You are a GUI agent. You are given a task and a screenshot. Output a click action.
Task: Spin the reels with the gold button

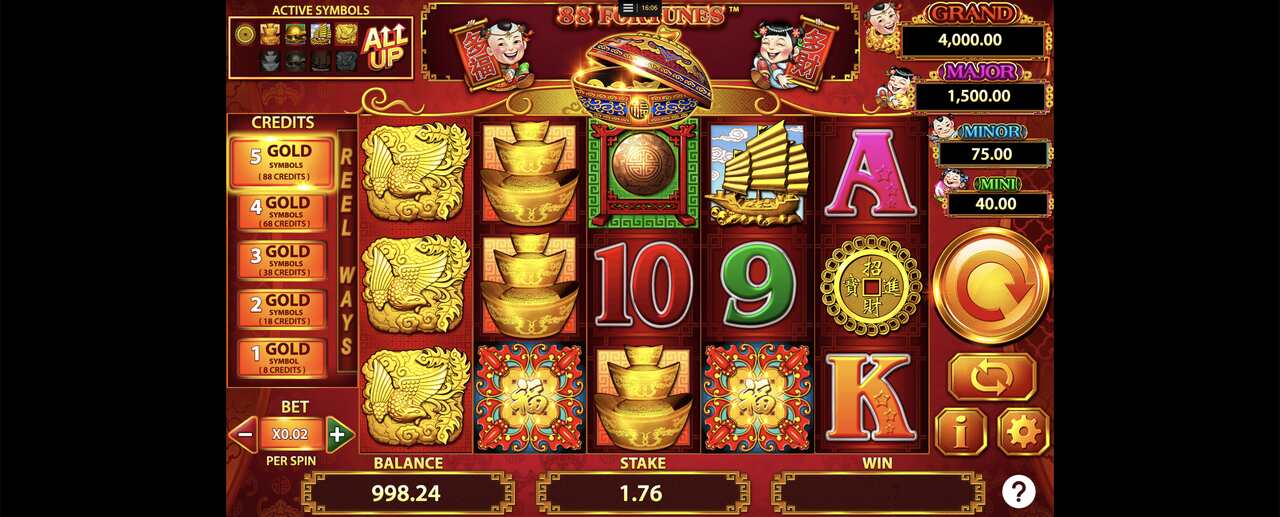[991, 286]
